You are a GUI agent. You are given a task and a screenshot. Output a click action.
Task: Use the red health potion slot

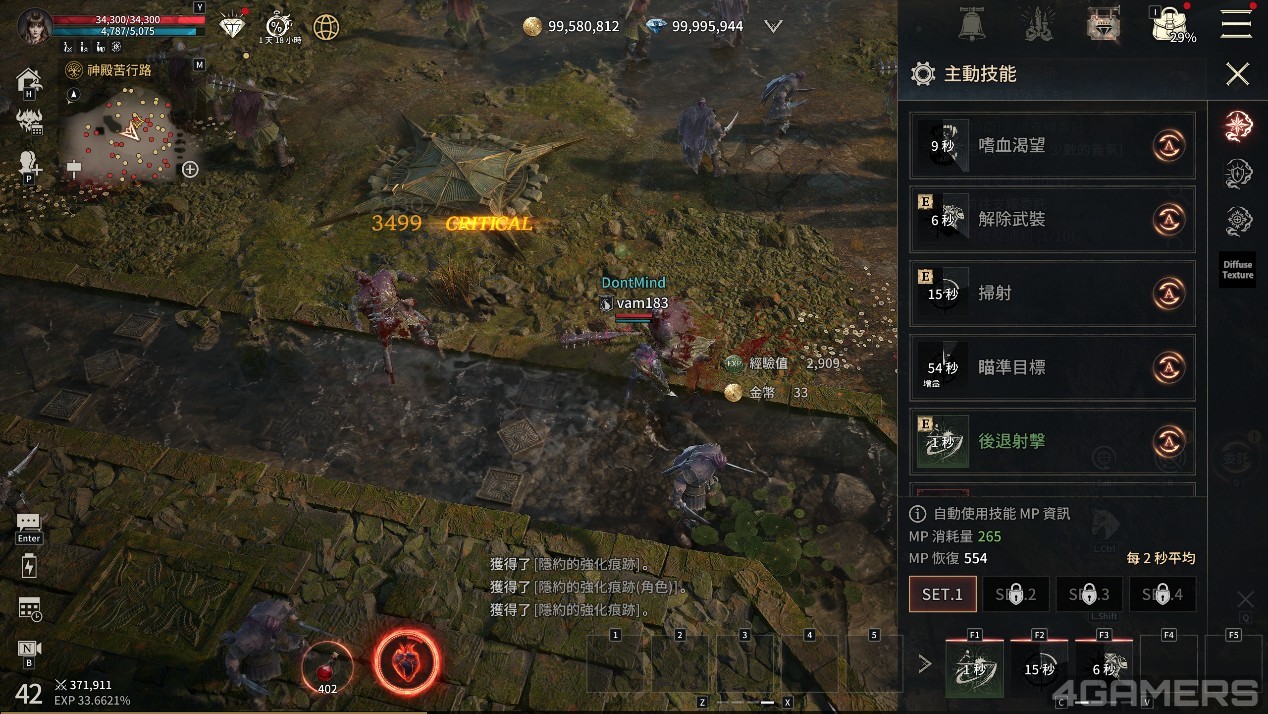(327, 665)
